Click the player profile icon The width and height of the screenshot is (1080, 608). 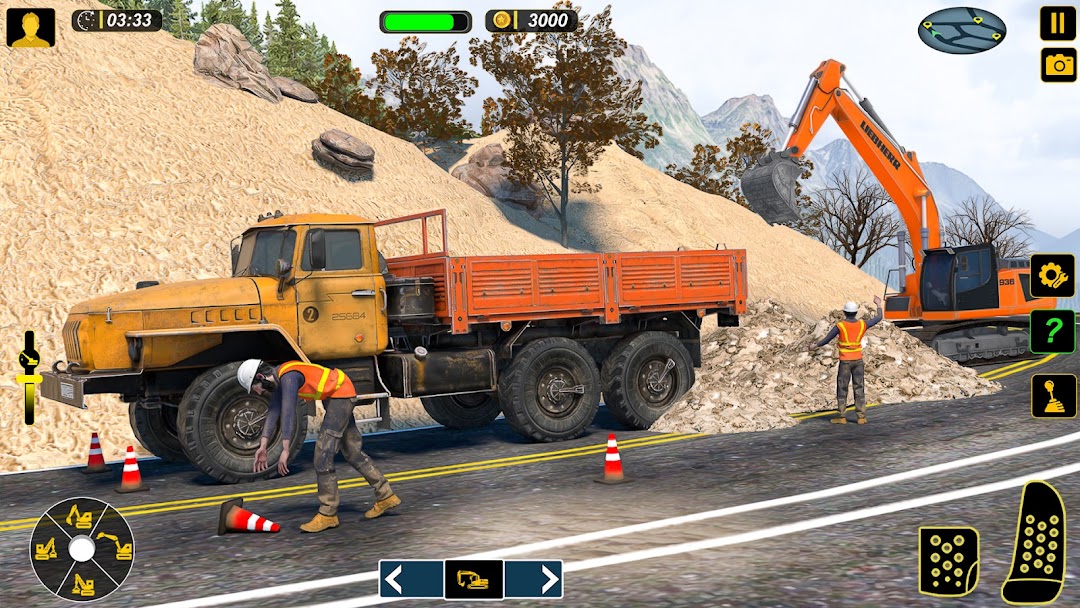click(31, 27)
